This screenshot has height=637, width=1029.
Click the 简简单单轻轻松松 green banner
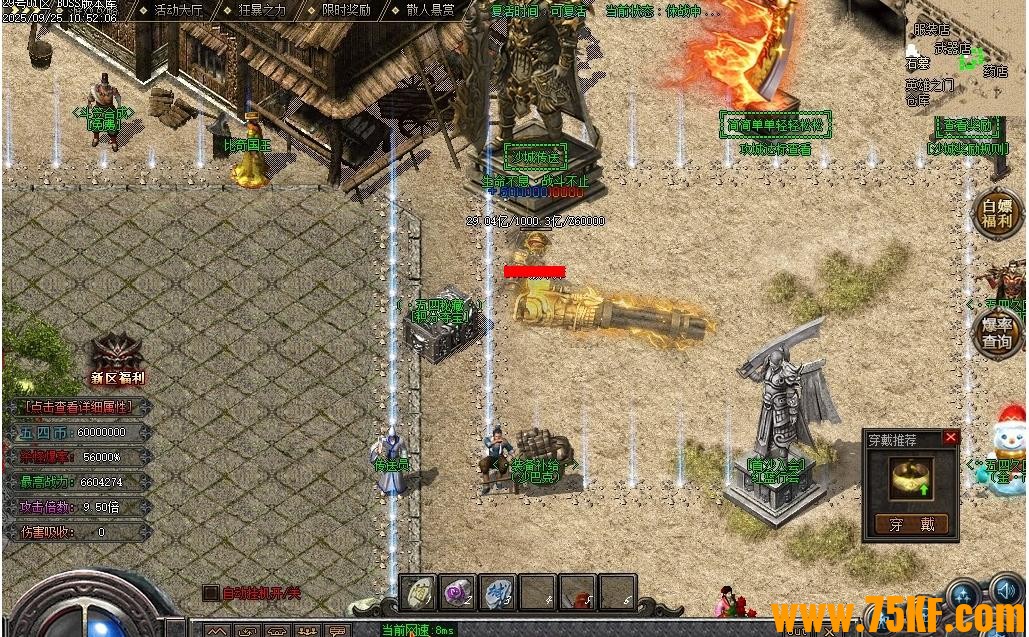point(776,125)
